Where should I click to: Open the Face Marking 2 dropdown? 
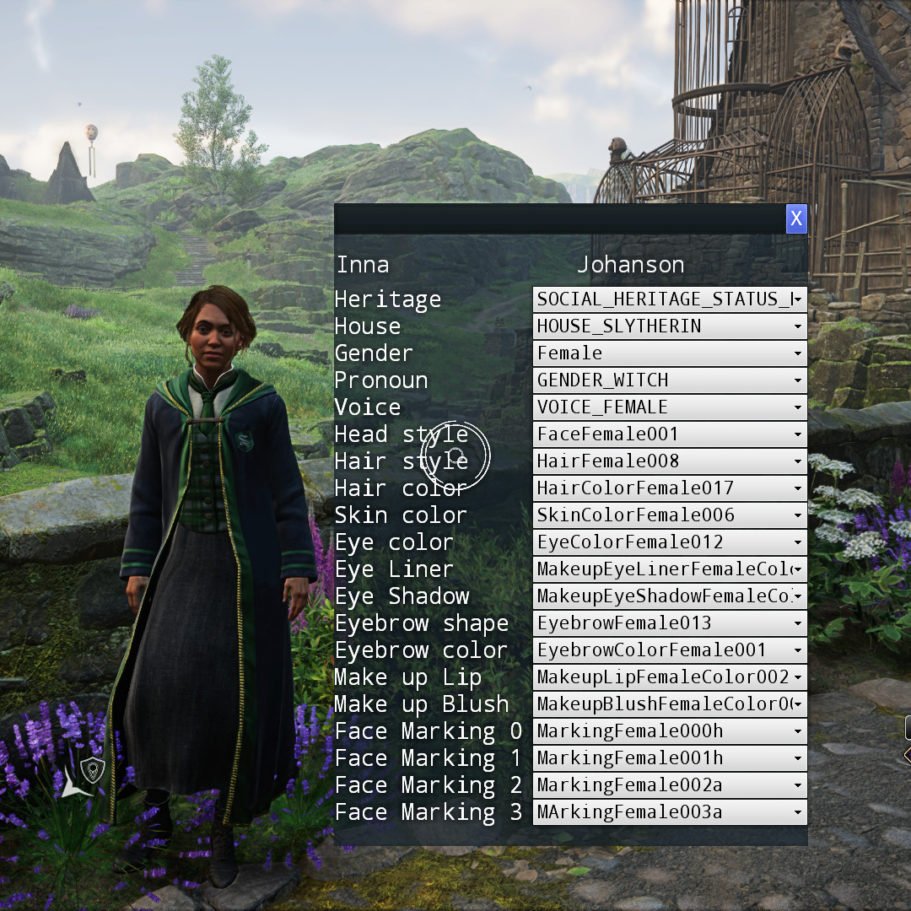click(669, 785)
